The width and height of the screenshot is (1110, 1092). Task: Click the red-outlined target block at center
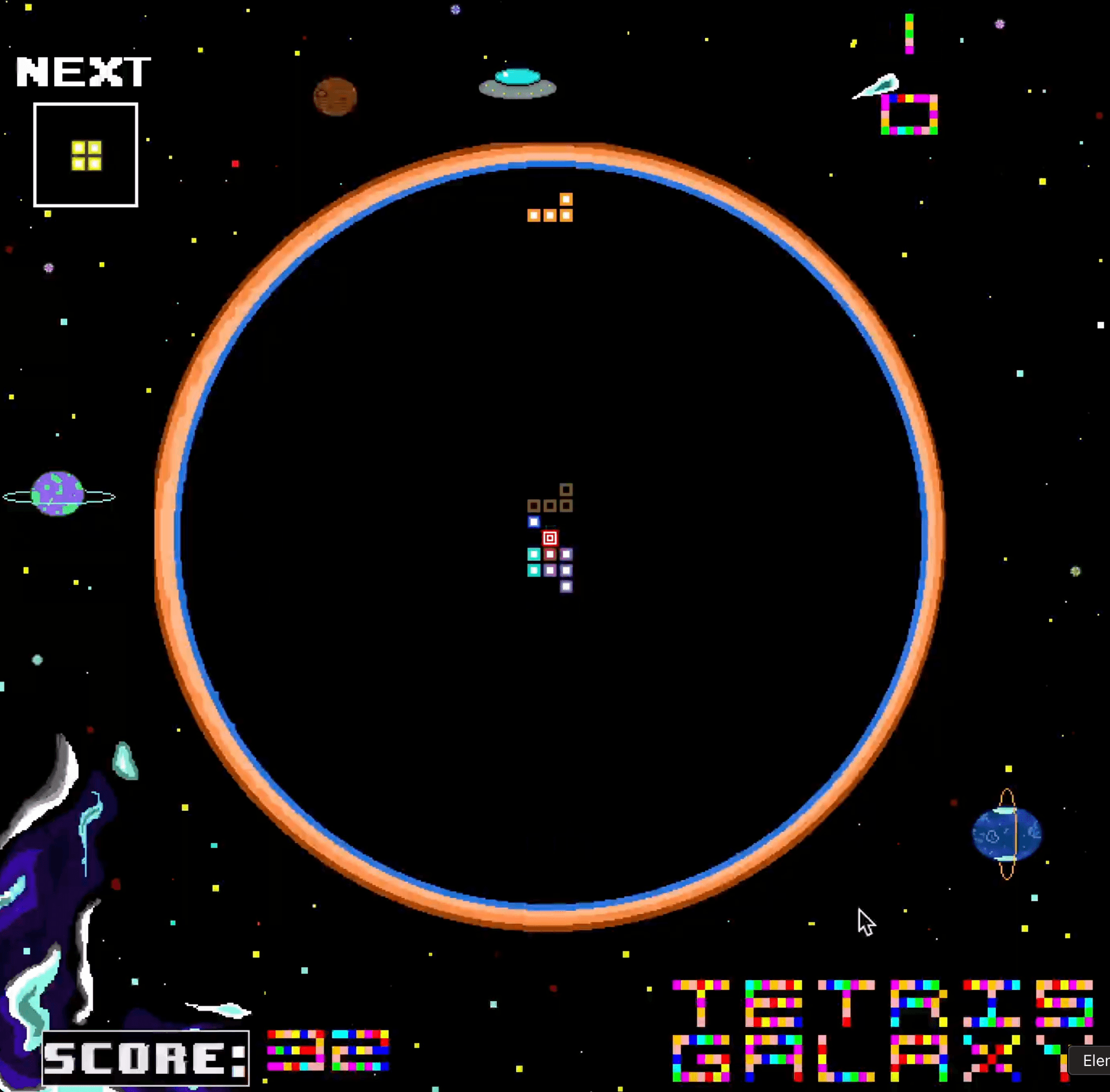(x=549, y=538)
